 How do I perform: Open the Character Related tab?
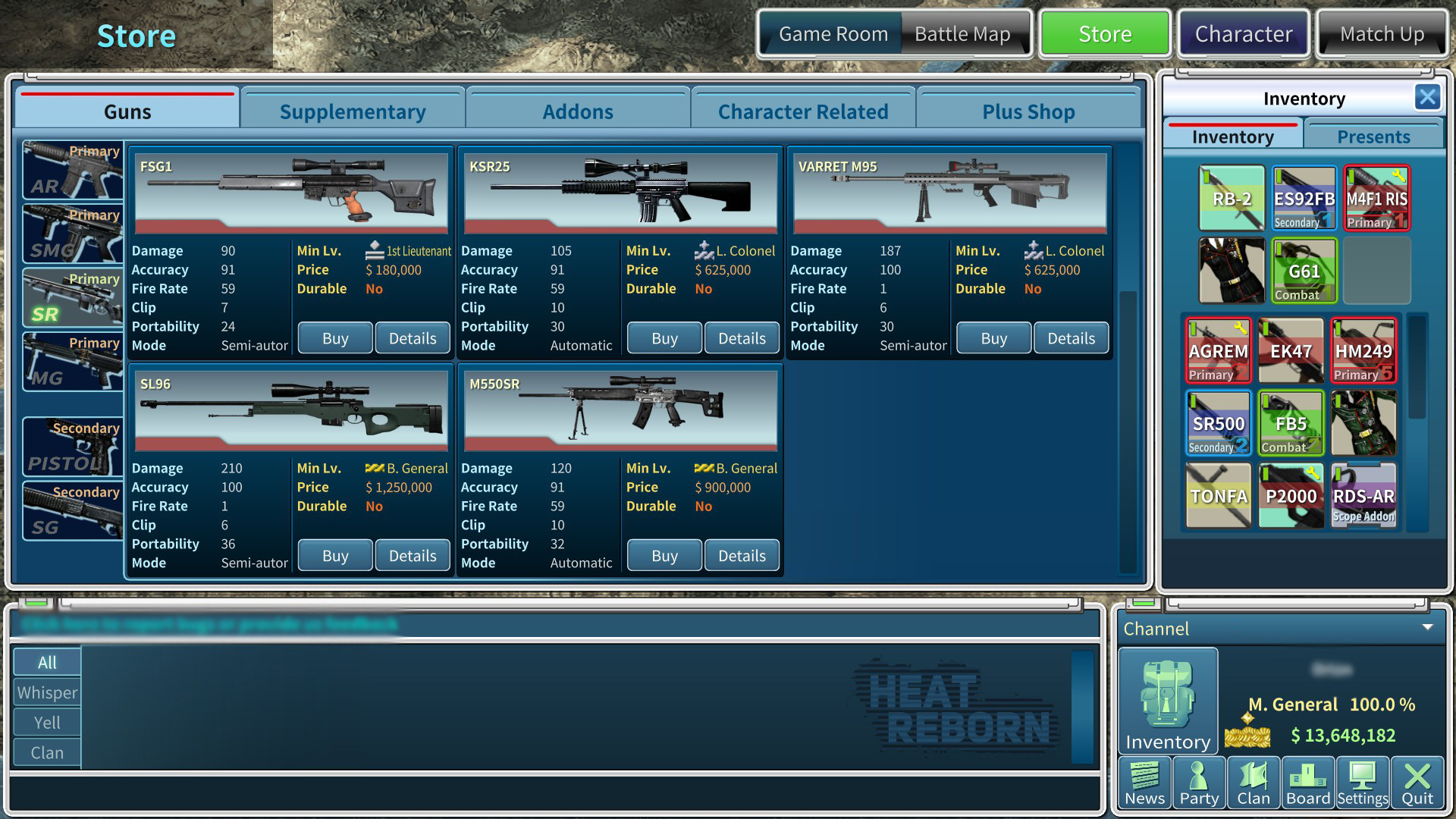point(803,111)
